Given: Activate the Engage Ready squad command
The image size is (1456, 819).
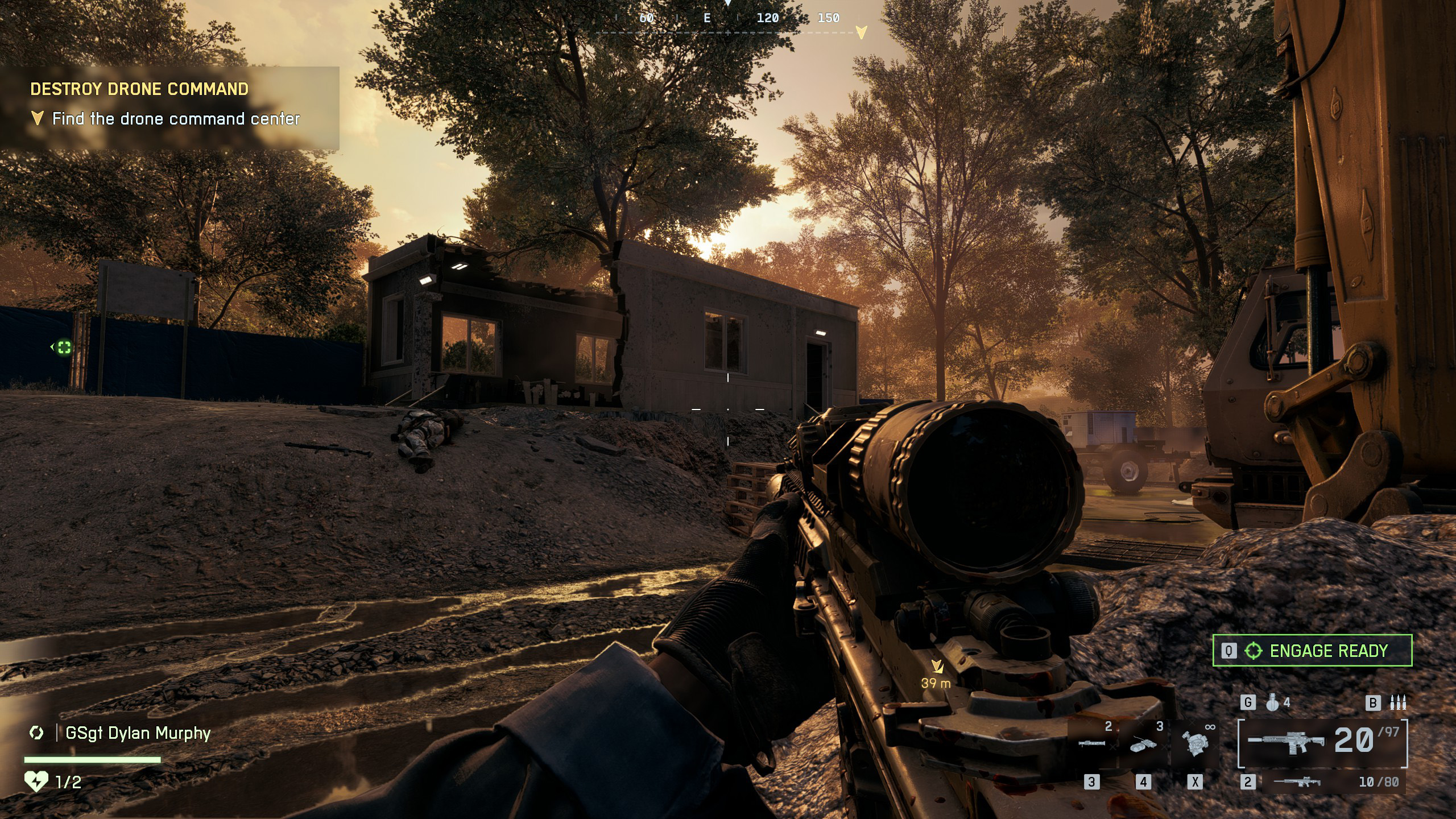Looking at the screenshot, I should [1312, 651].
